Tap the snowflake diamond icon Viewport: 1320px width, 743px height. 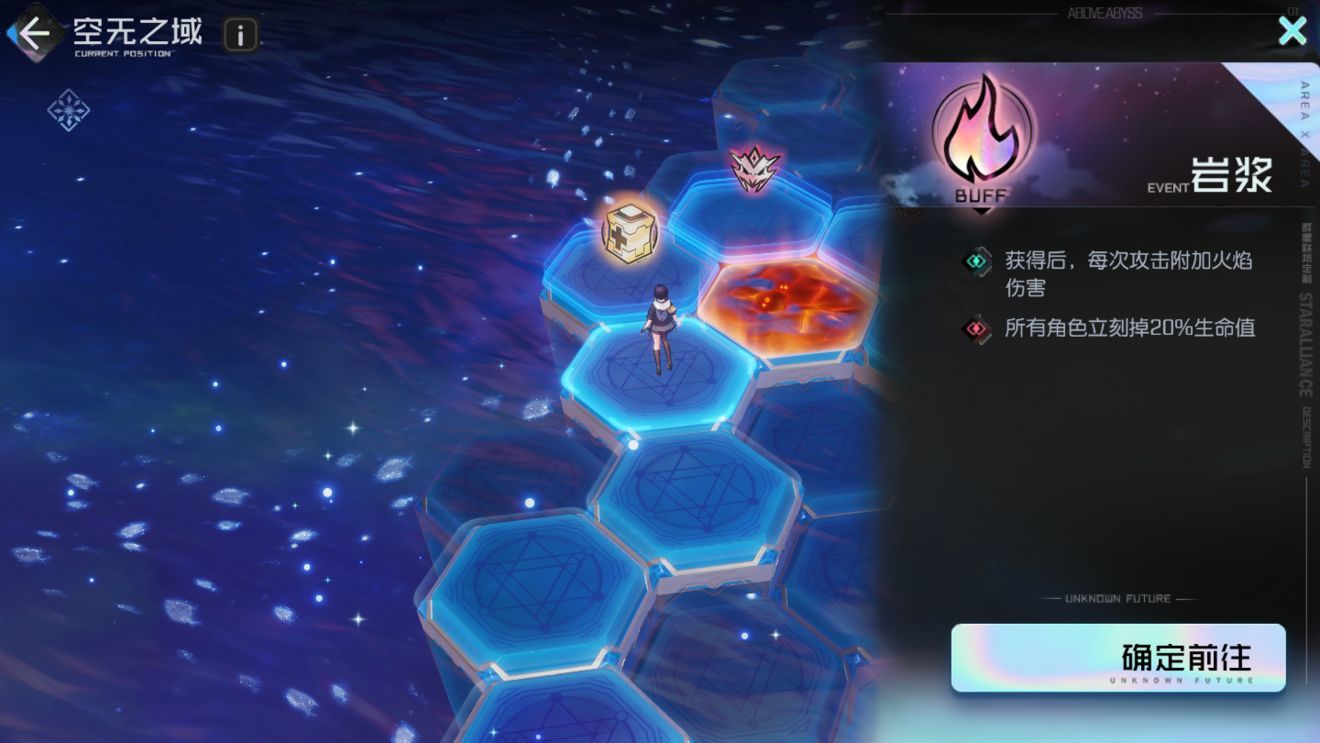(x=69, y=110)
